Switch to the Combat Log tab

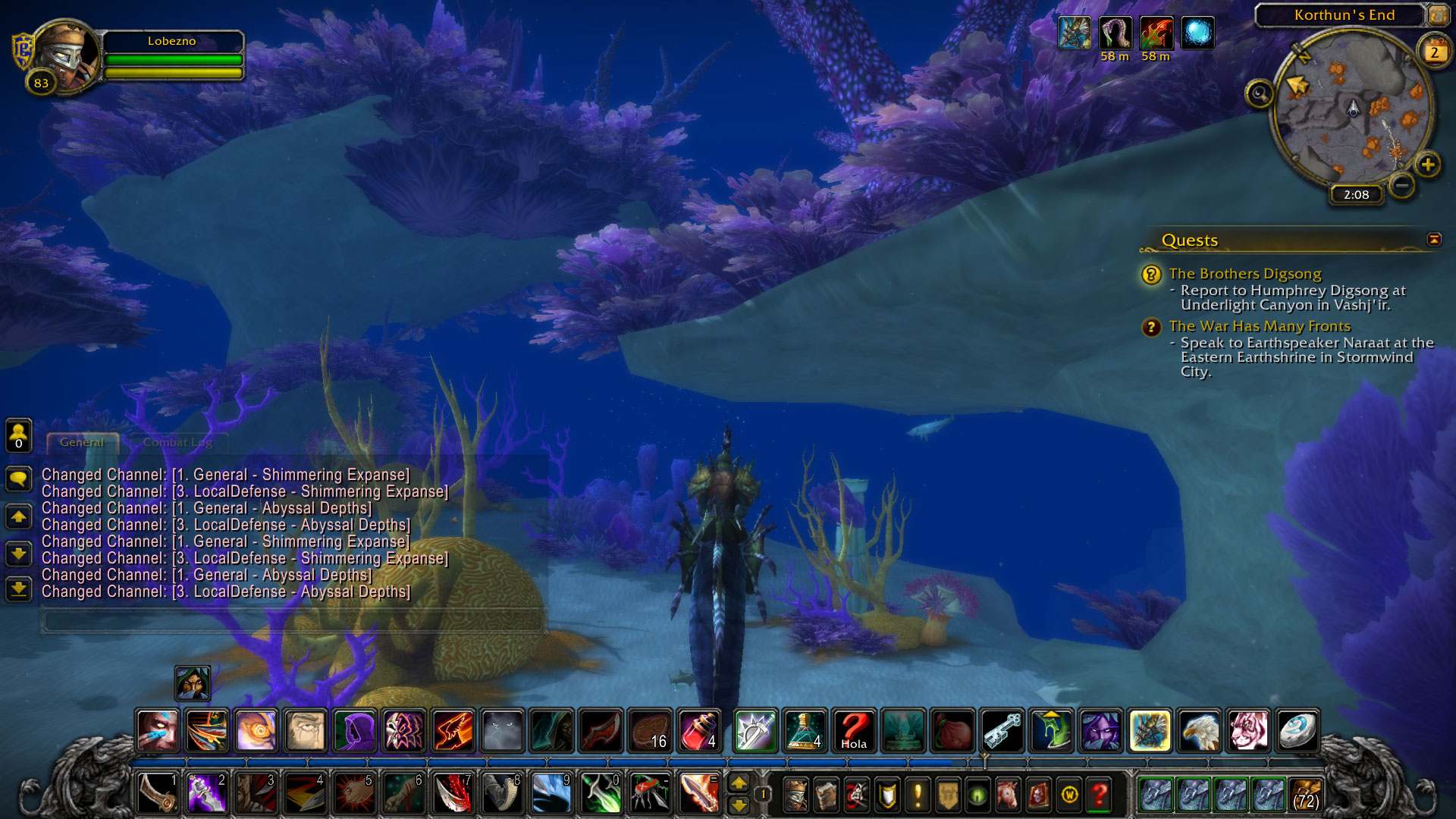177,442
